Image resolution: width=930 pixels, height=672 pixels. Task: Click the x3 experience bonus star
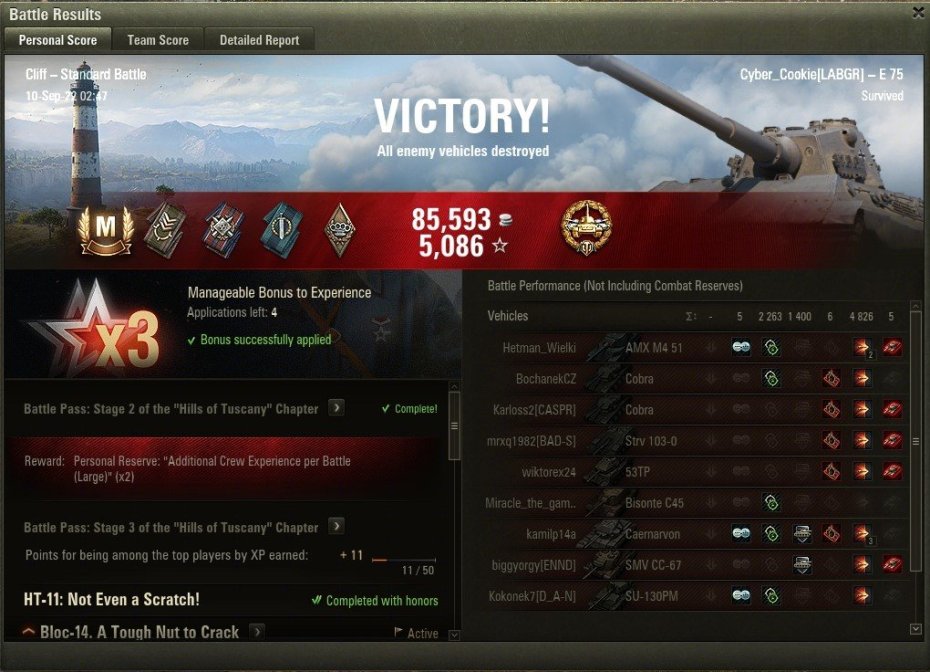(x=95, y=332)
